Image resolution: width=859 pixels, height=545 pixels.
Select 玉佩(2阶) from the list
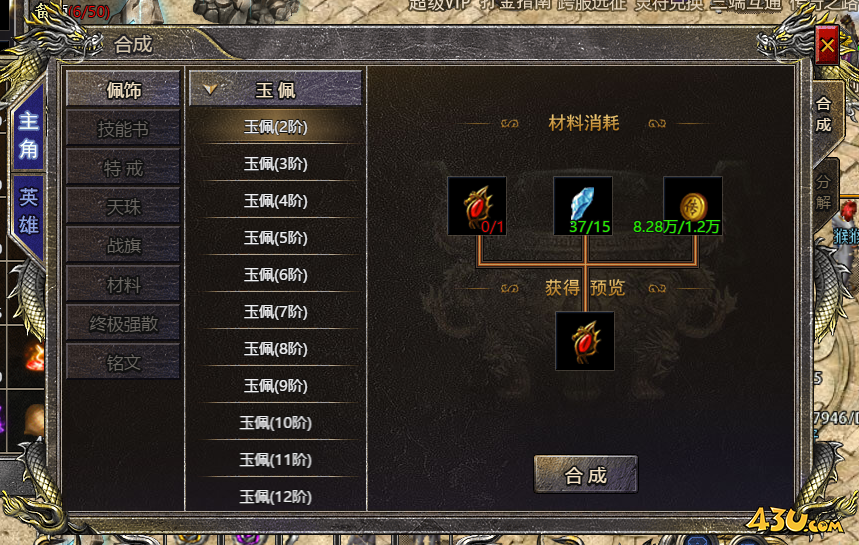click(275, 127)
